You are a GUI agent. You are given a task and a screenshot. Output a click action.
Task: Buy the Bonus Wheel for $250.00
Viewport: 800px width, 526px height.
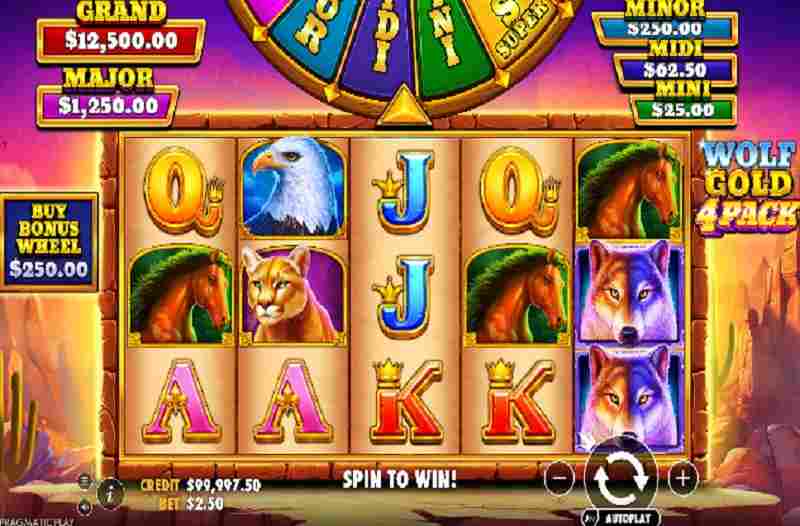pos(48,242)
